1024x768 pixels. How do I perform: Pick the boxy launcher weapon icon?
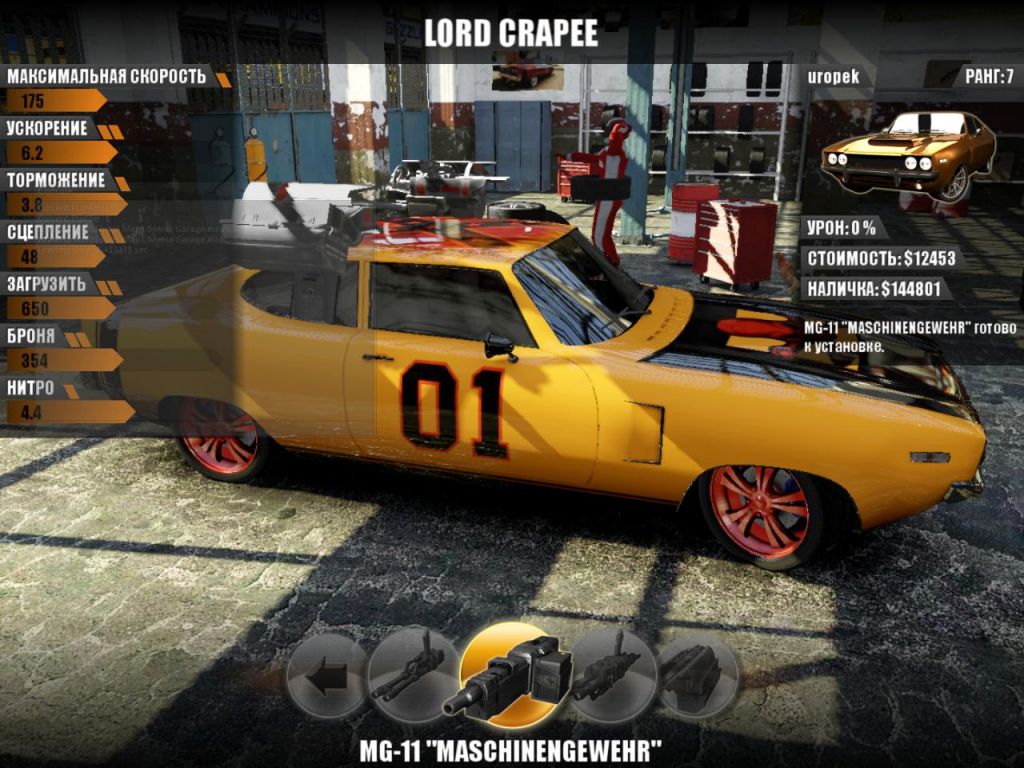click(697, 672)
